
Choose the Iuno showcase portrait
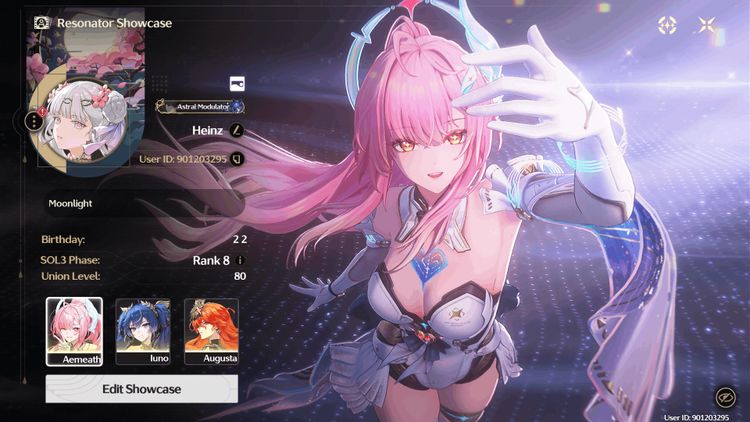pos(143,331)
